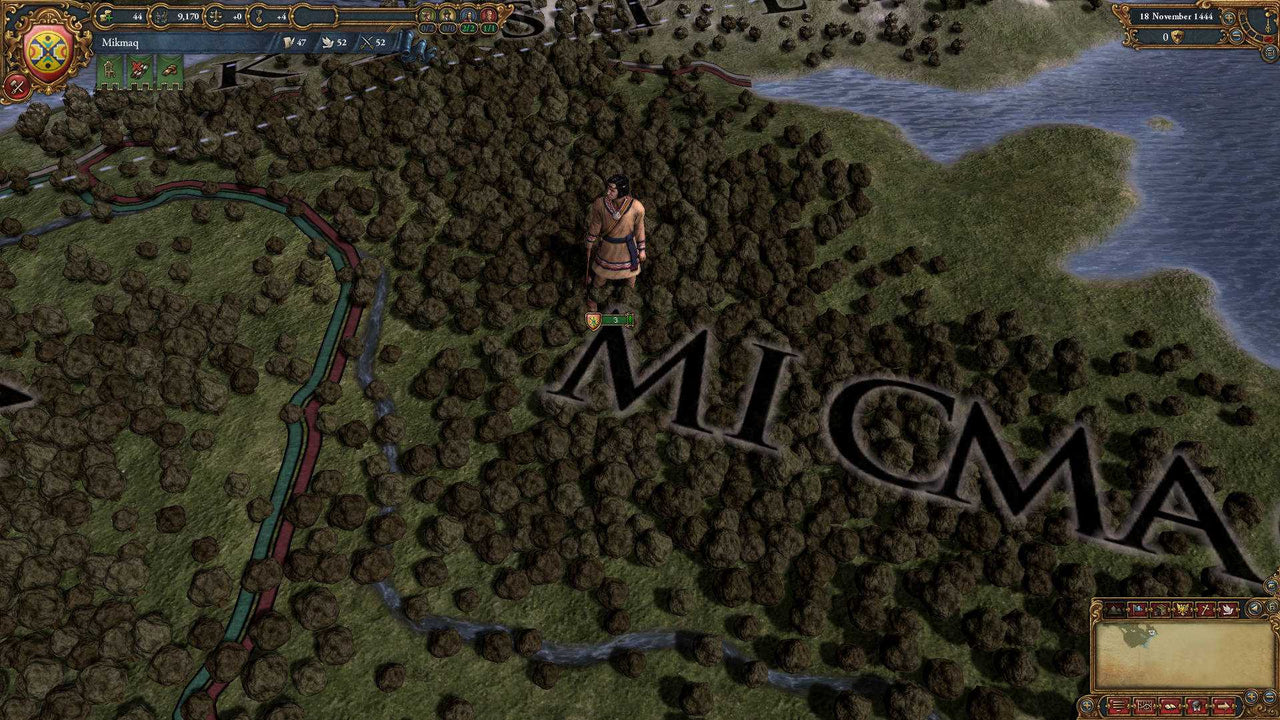The width and height of the screenshot is (1280, 720).
Task: Open the ledger from the minimap toolbar
Action: click(1142, 704)
